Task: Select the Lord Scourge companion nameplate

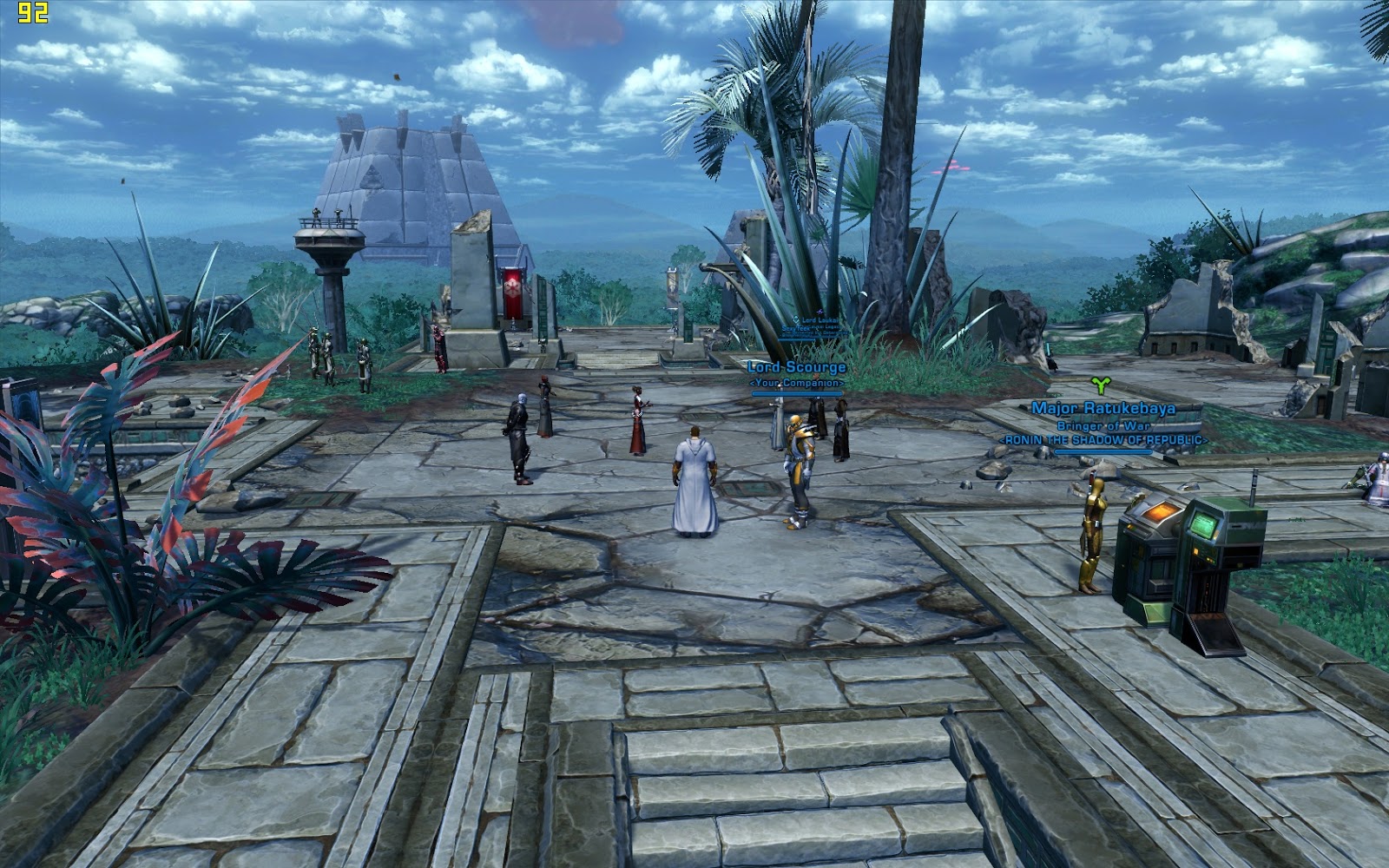Action: [x=796, y=367]
